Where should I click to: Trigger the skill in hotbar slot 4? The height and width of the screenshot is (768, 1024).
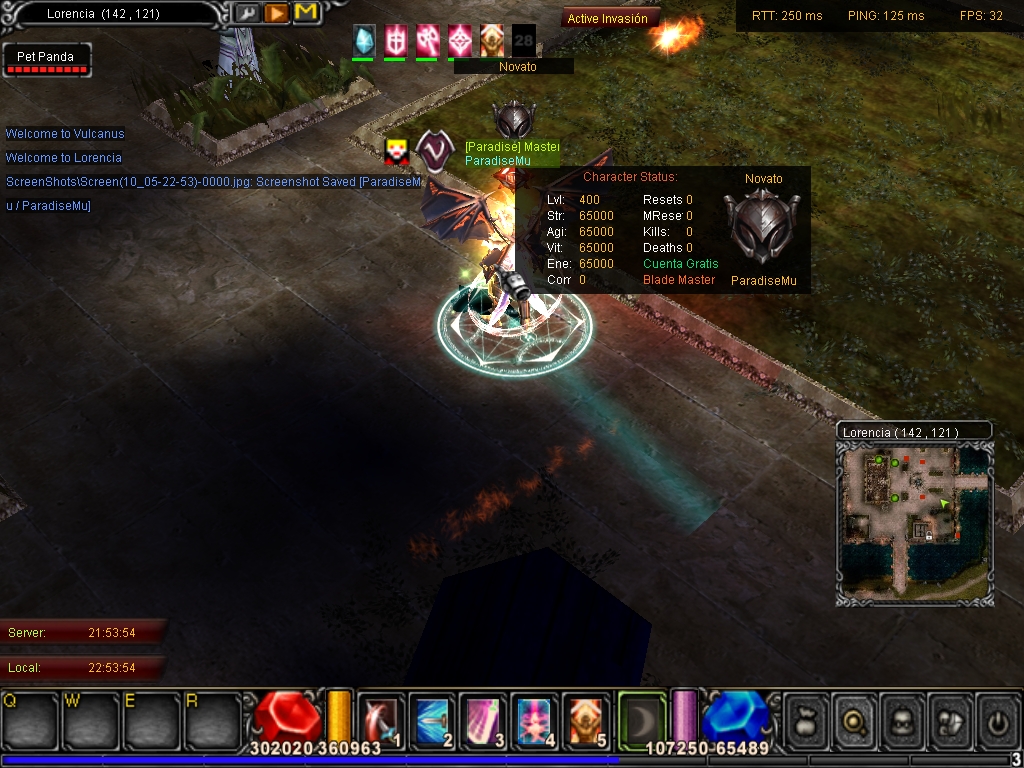(x=534, y=720)
